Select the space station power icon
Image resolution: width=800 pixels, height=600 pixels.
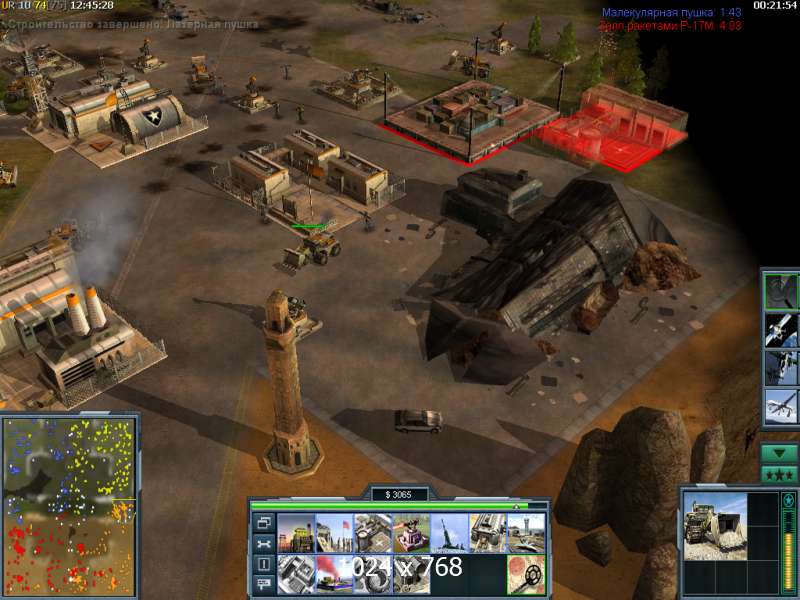click(780, 367)
